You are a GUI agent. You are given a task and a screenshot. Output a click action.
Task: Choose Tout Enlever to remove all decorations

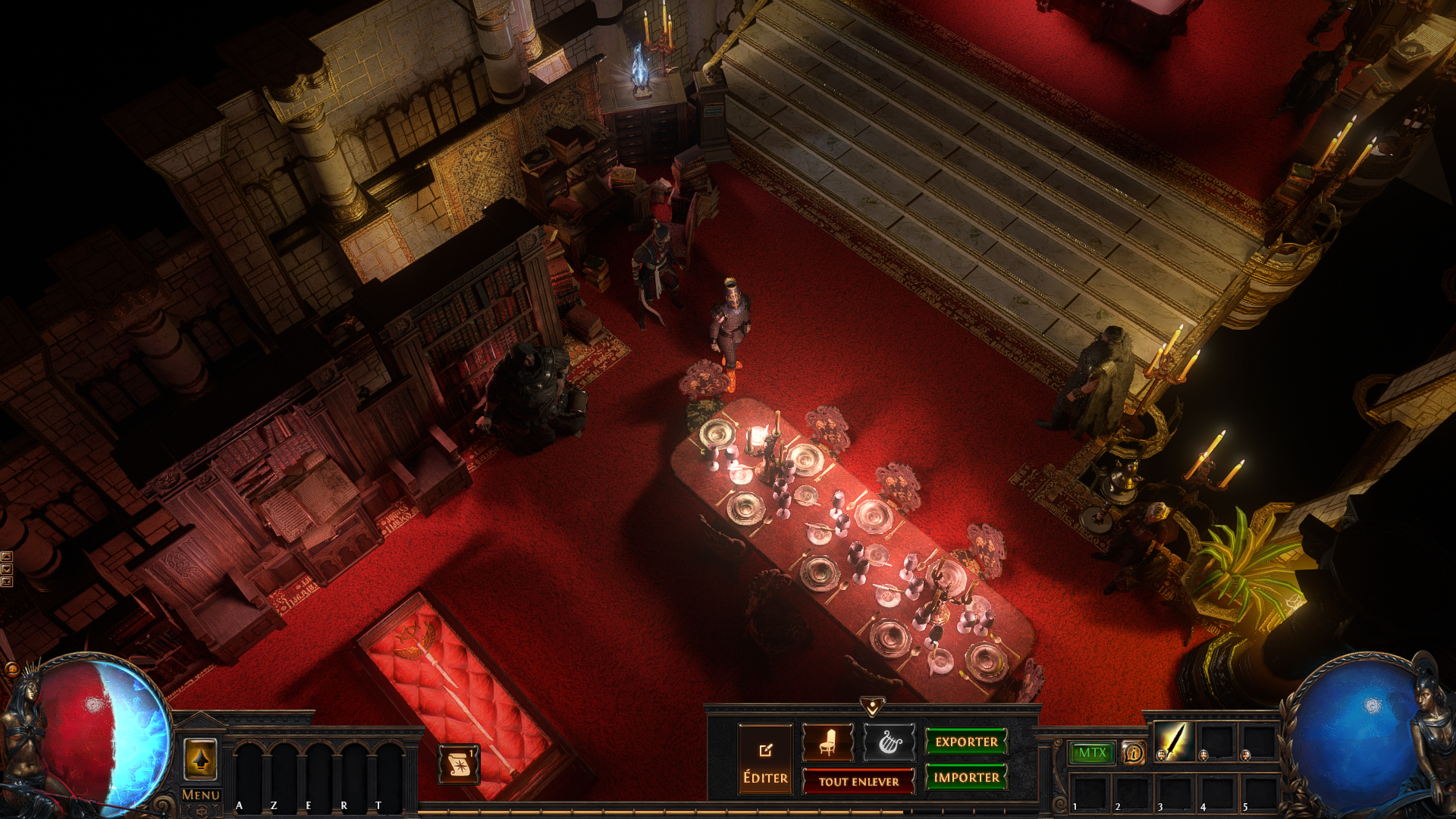858,781
